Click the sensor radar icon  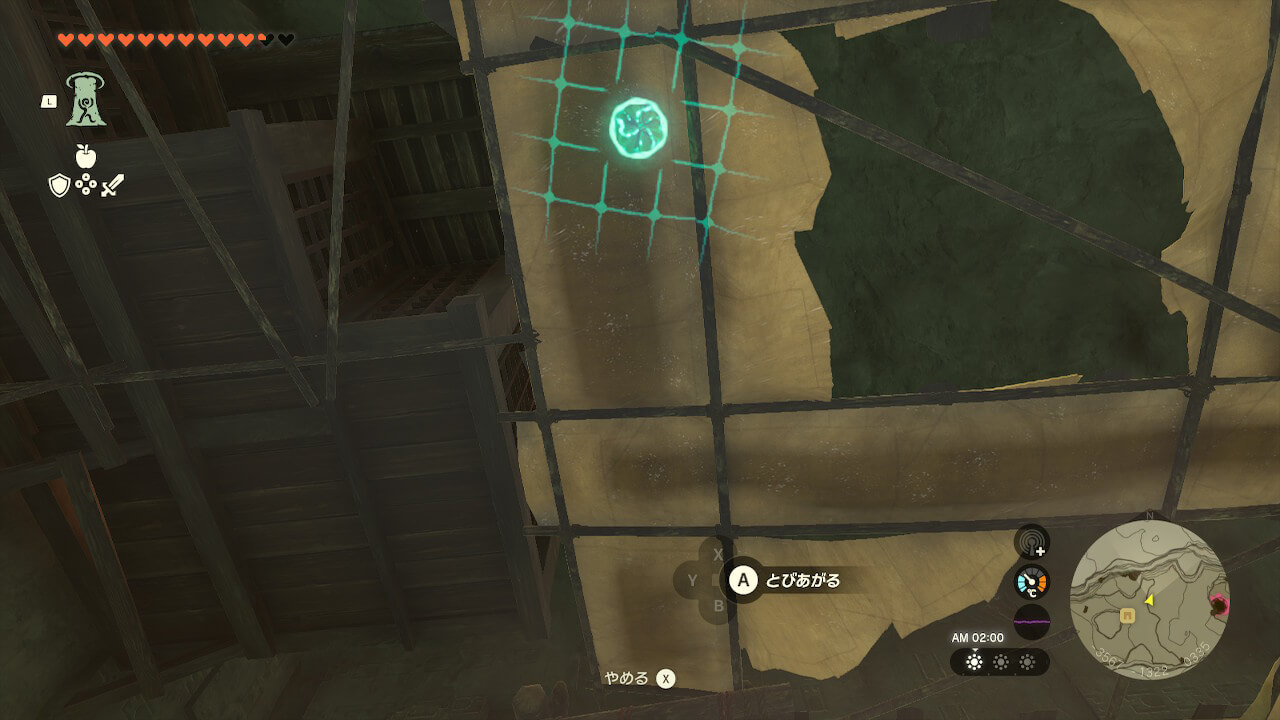(x=1031, y=543)
